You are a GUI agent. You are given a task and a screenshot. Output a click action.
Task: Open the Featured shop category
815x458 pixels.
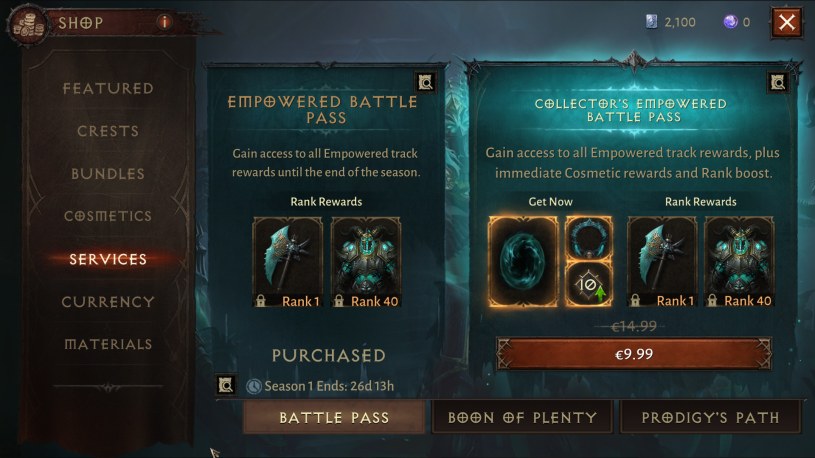pyautogui.click(x=108, y=88)
